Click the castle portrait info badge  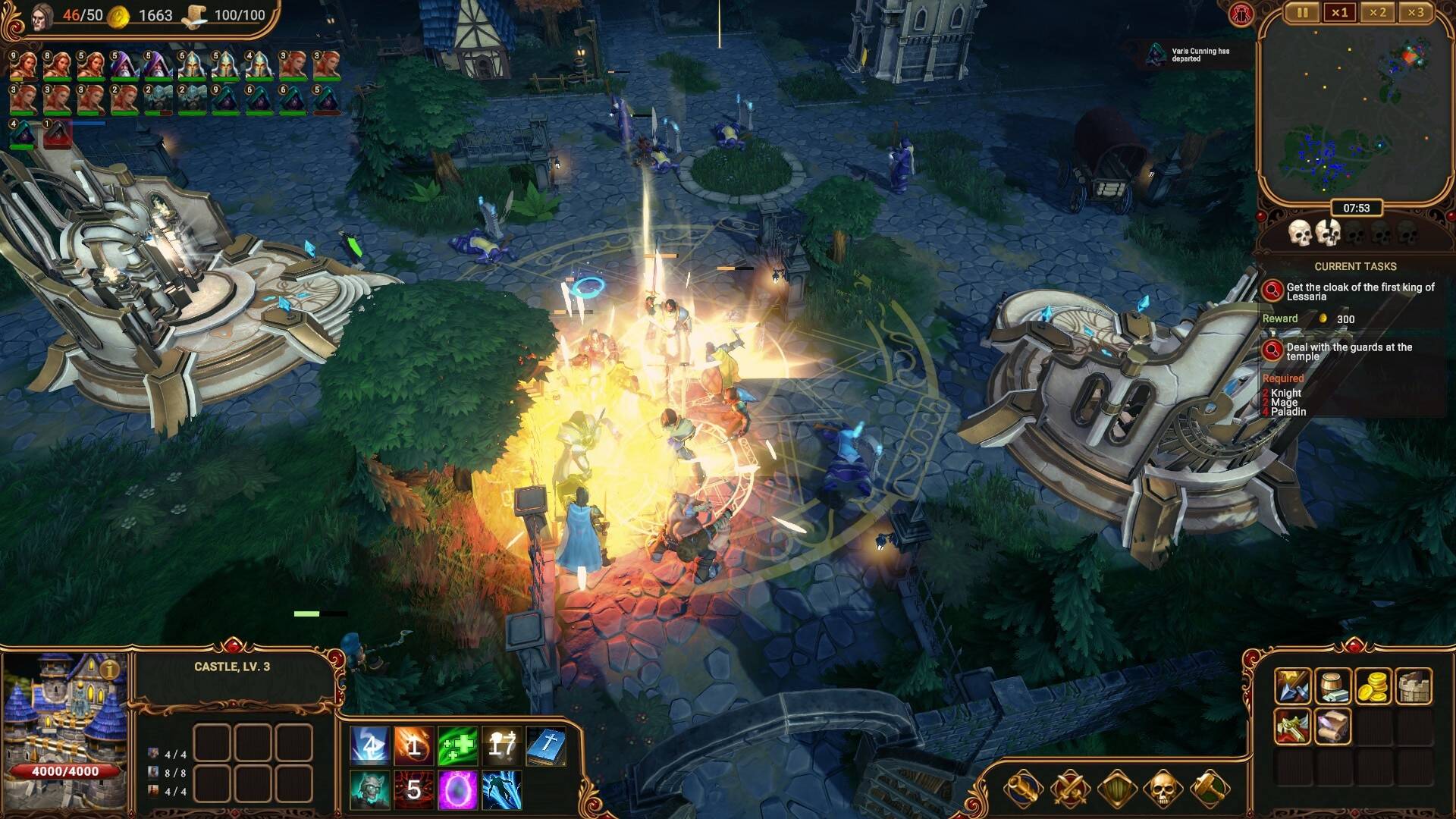pos(111,669)
